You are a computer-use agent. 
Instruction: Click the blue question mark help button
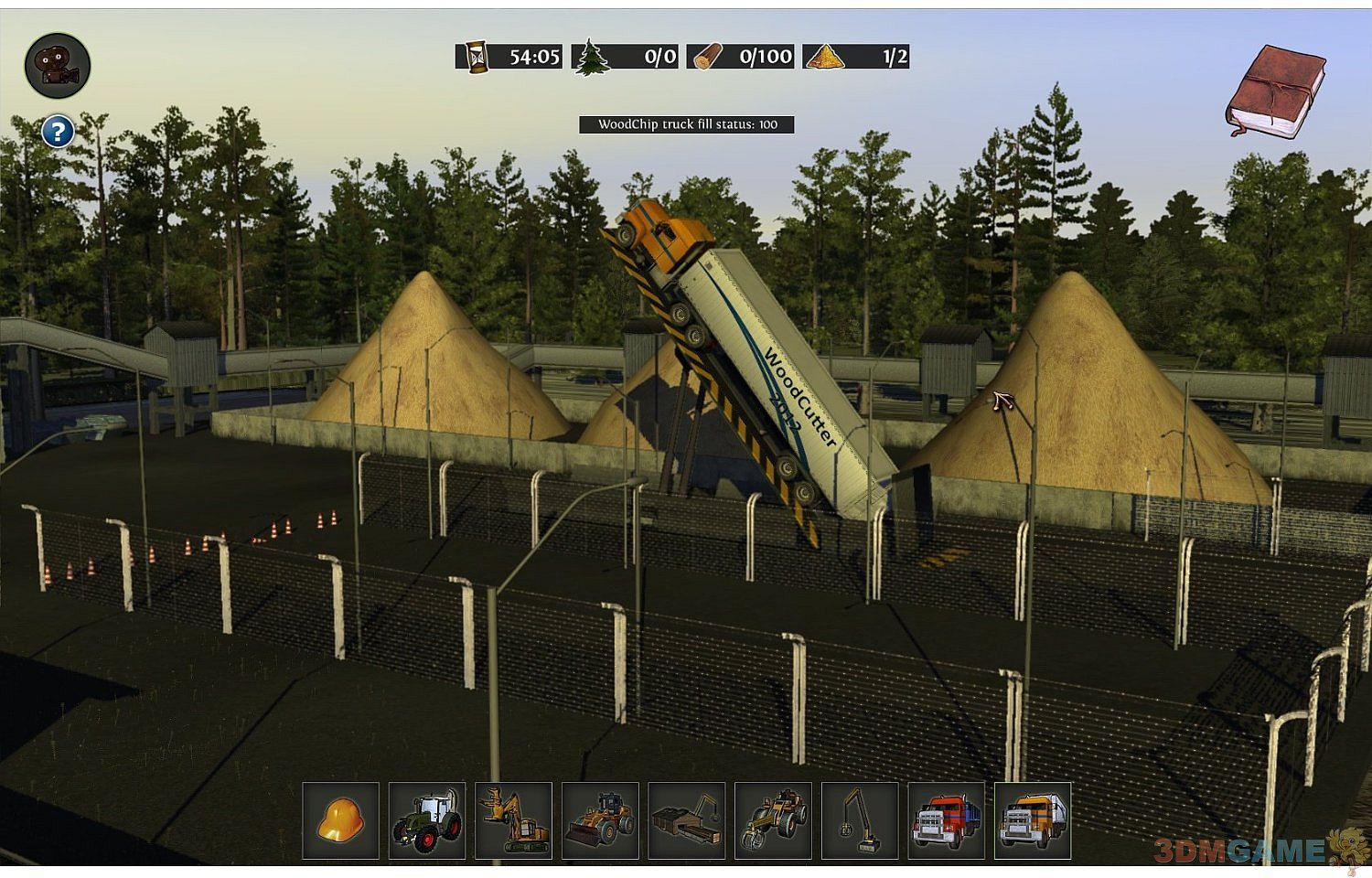pos(58,132)
